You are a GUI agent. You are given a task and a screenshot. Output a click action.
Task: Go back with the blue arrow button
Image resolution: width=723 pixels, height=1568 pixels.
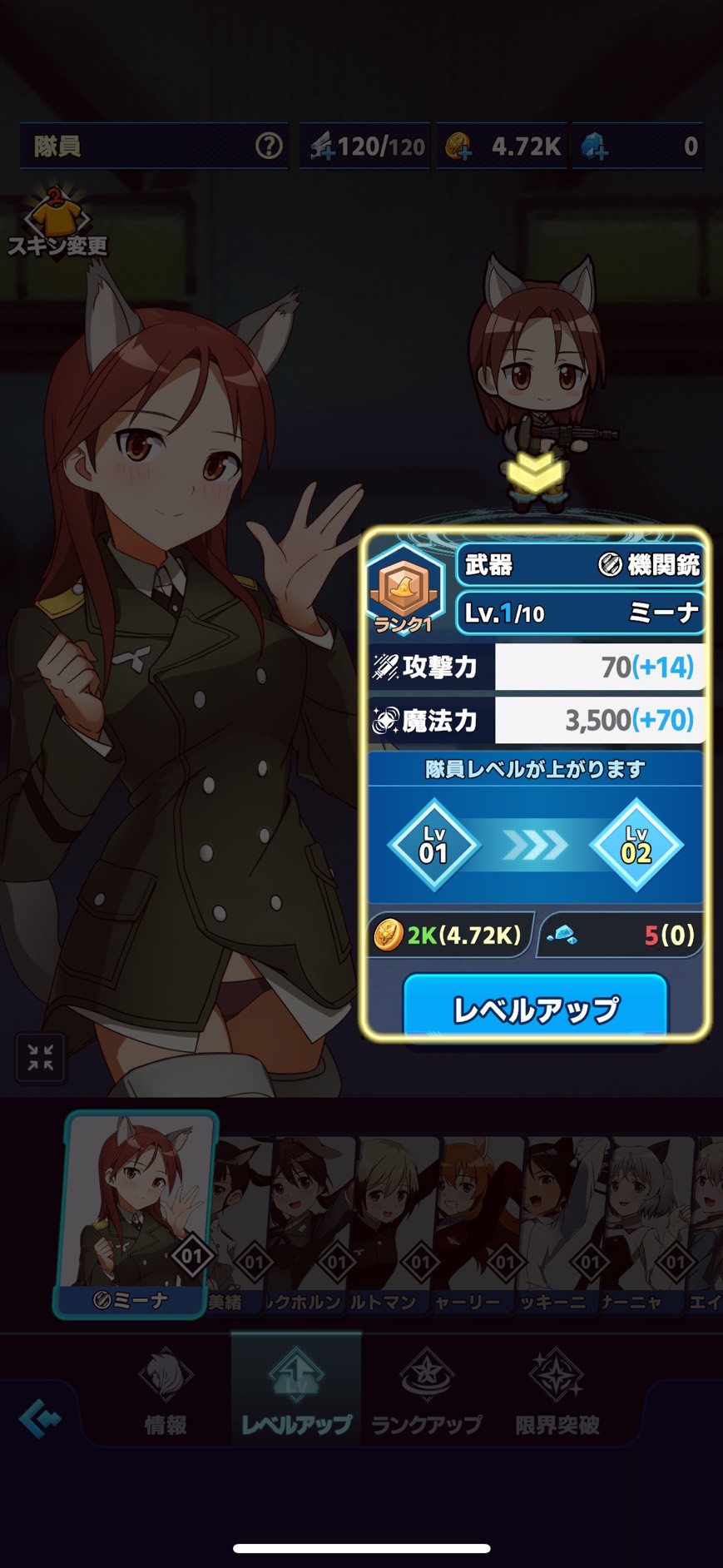(40, 1418)
